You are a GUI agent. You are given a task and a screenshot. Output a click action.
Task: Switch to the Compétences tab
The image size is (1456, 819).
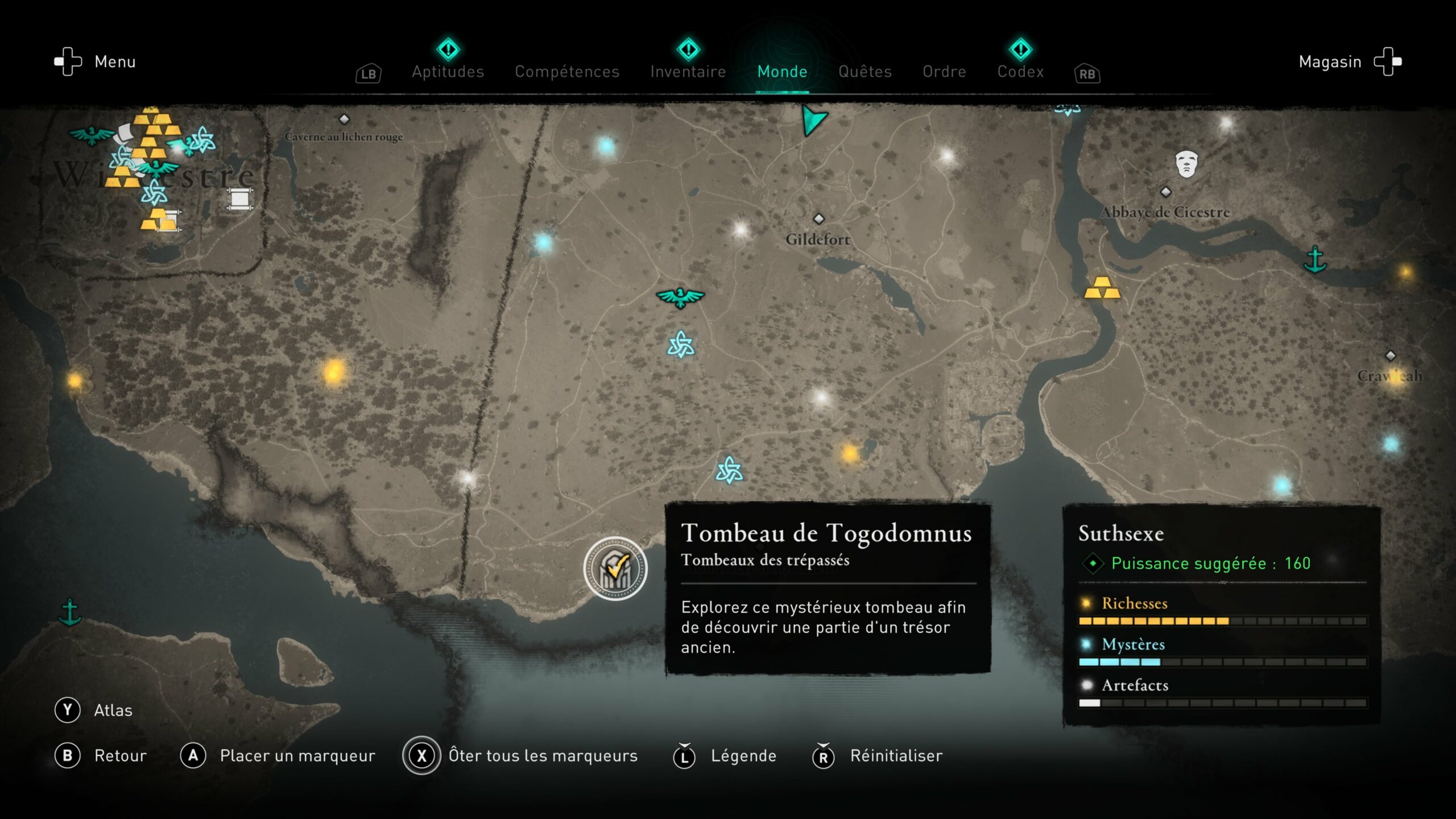pos(567,72)
